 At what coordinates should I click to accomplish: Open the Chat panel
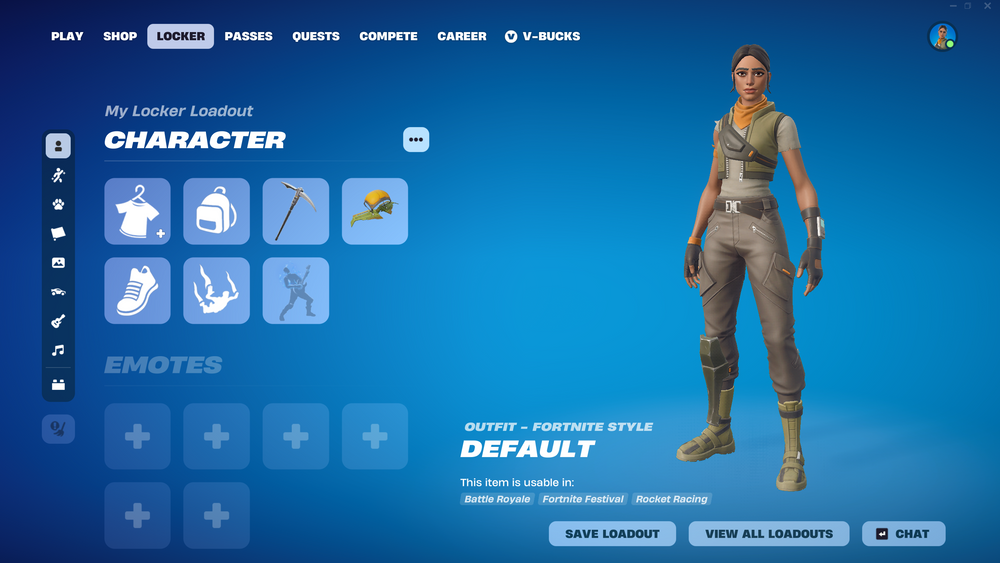click(903, 534)
